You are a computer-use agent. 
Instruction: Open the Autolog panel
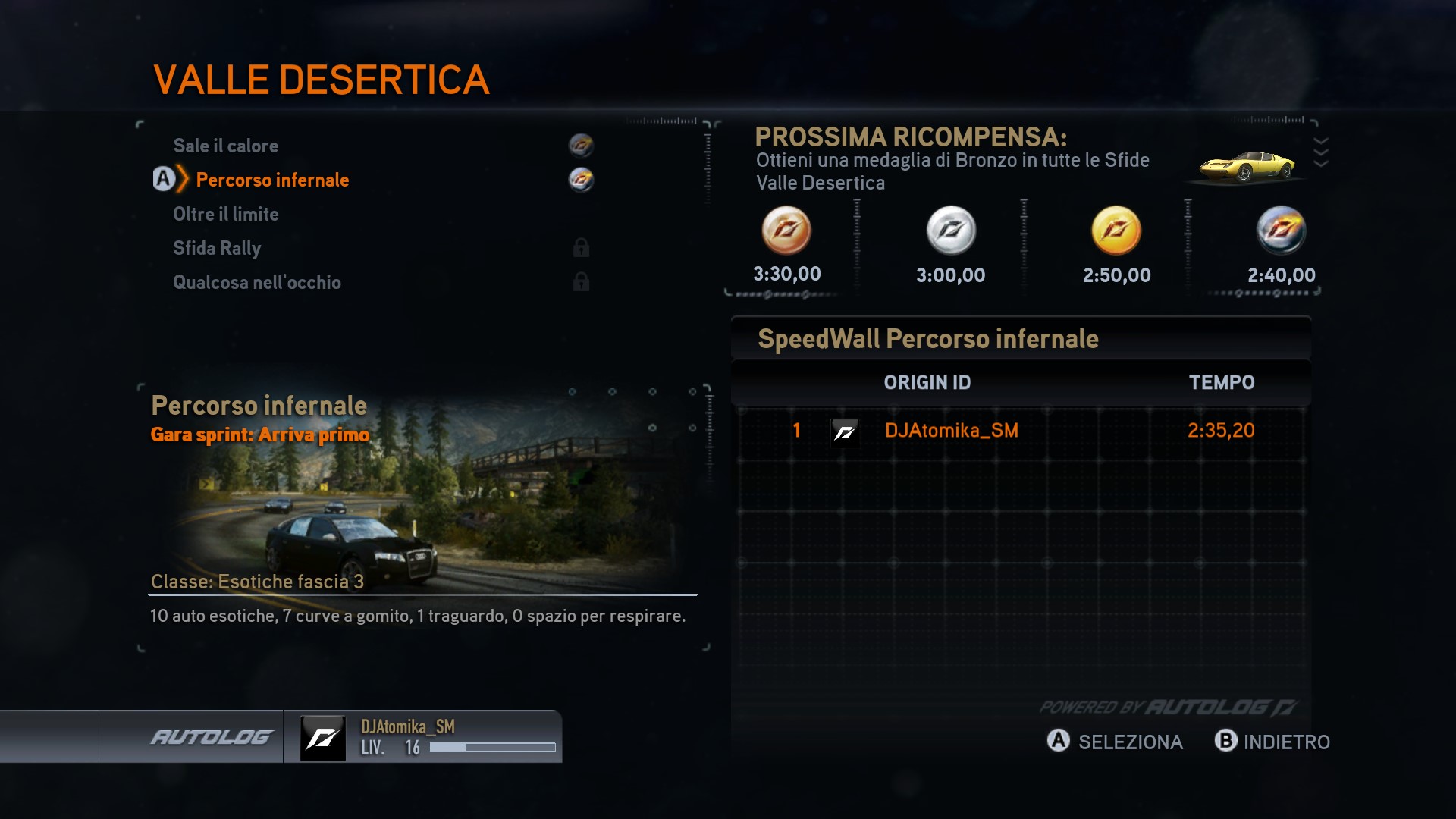coord(211,737)
